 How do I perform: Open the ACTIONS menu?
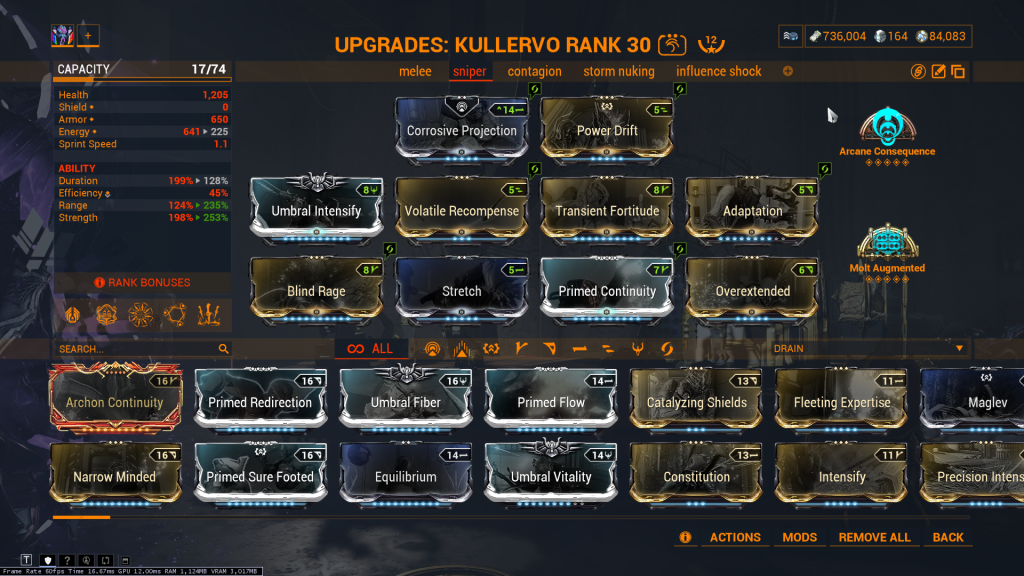[735, 537]
